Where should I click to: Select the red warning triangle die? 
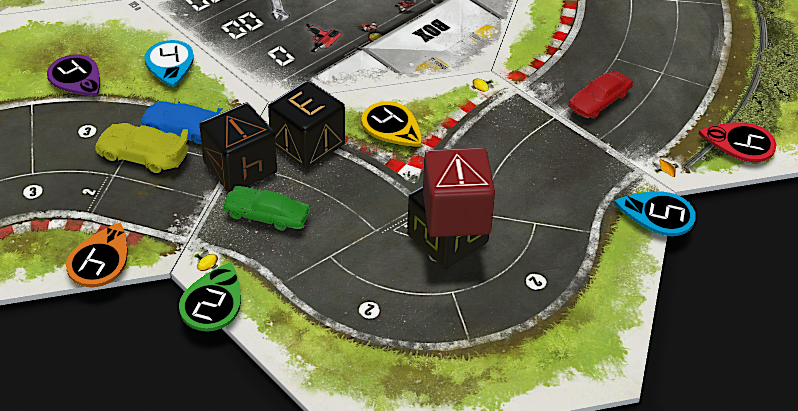460,189
